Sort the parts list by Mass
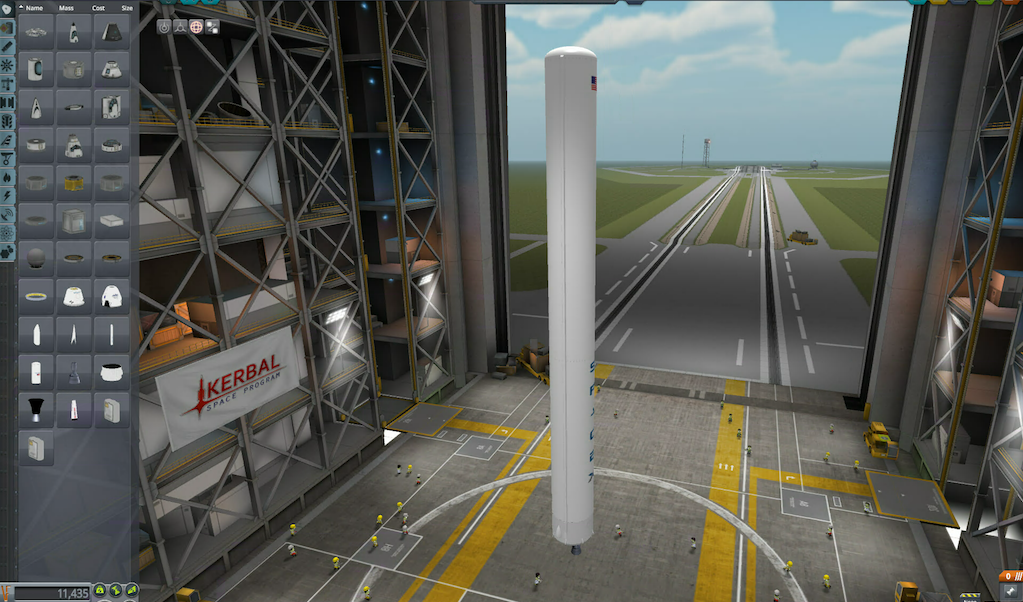Image resolution: width=1023 pixels, height=602 pixels. click(x=66, y=7)
